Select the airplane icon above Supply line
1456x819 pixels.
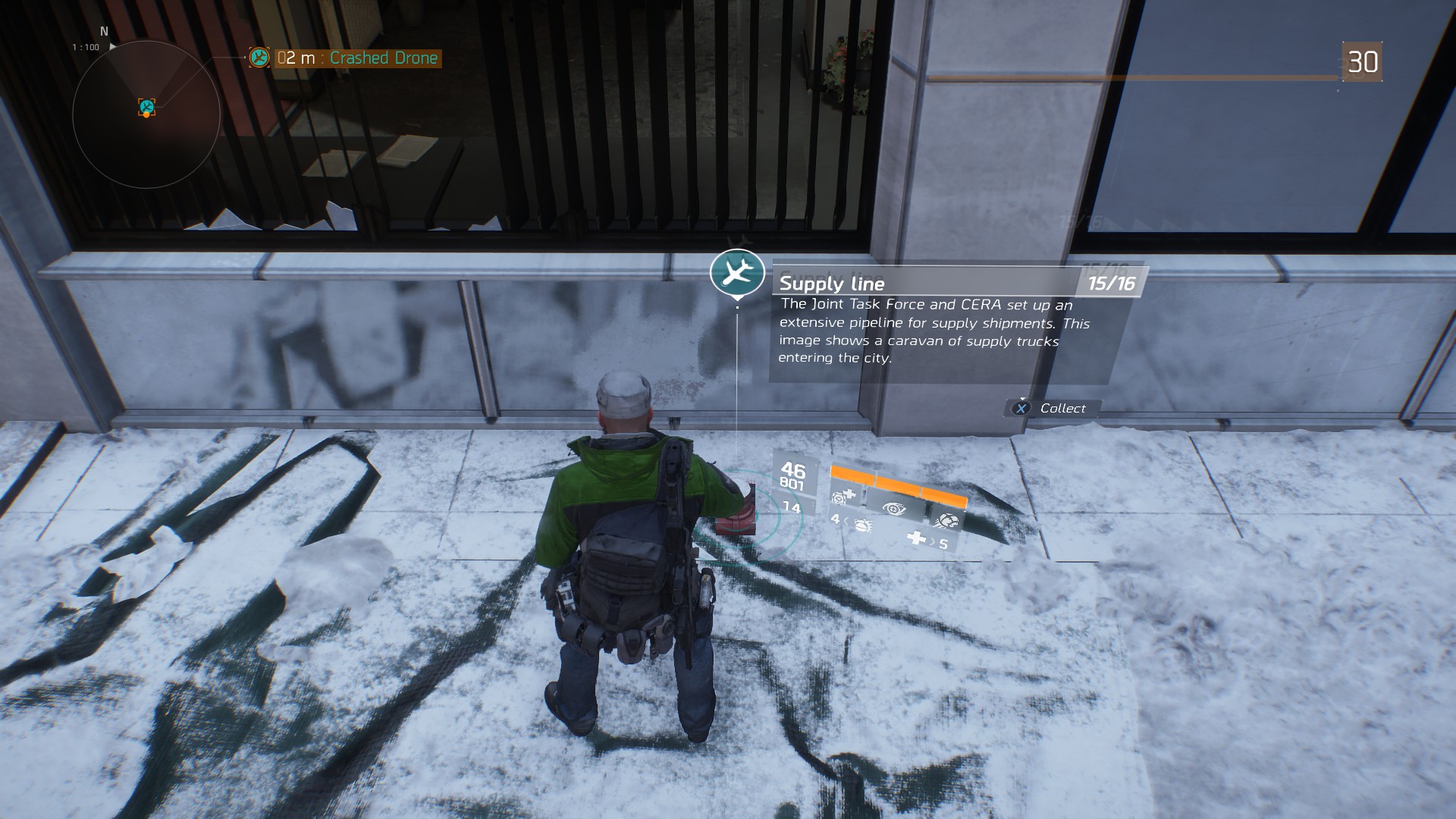tap(736, 271)
